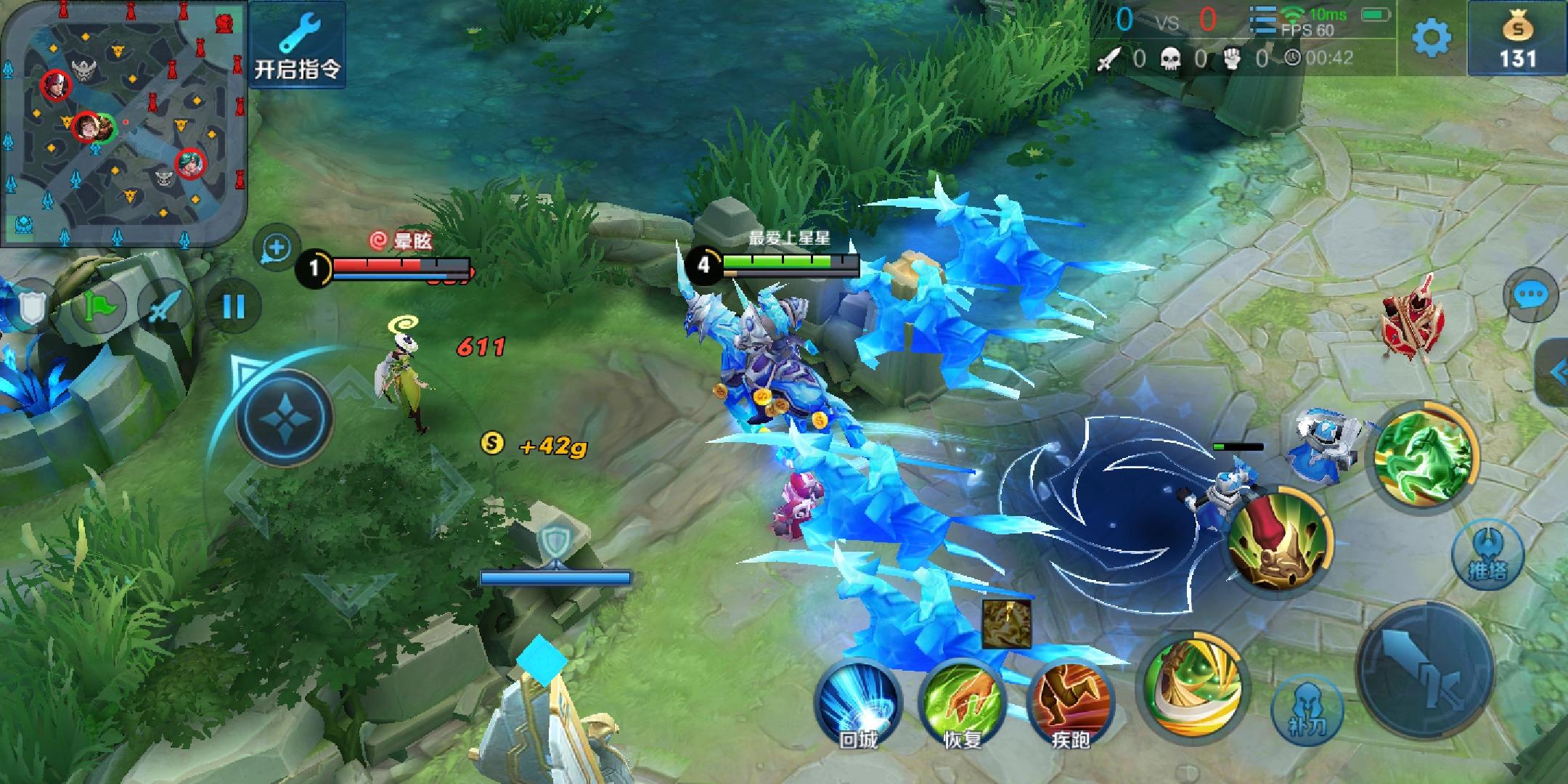Image resolution: width=1568 pixels, height=784 pixels.
Task: Activate the 回城 recall ability
Action: coord(858,705)
